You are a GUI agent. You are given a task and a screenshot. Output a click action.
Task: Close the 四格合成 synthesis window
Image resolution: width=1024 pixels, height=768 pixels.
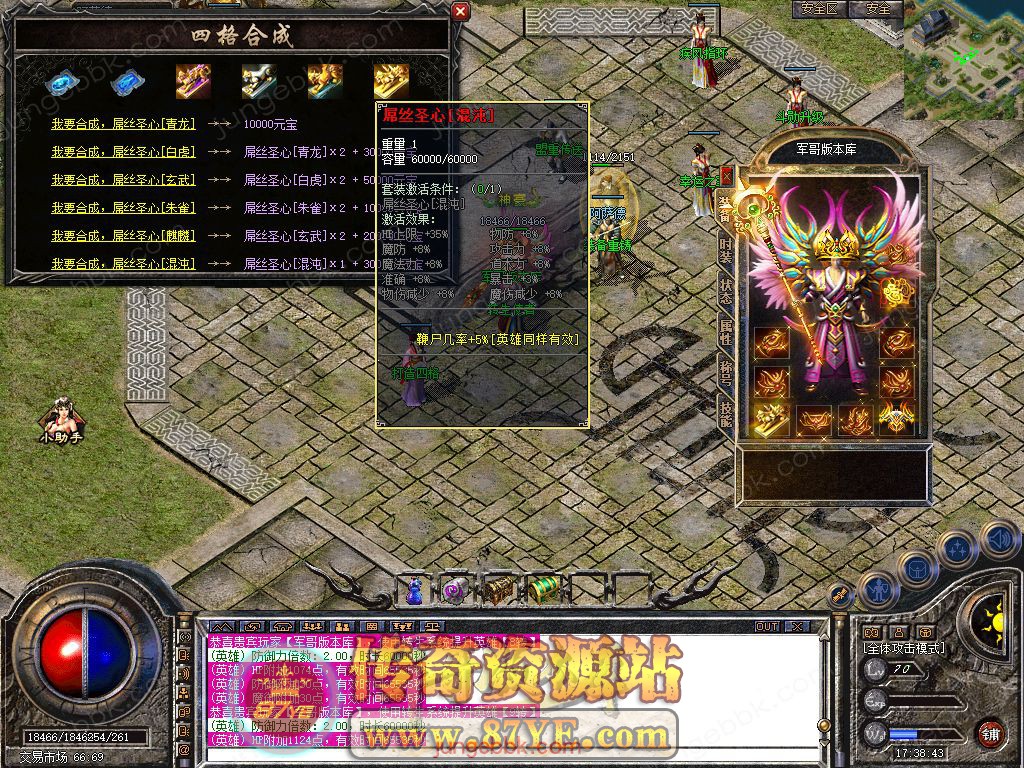click(460, 12)
